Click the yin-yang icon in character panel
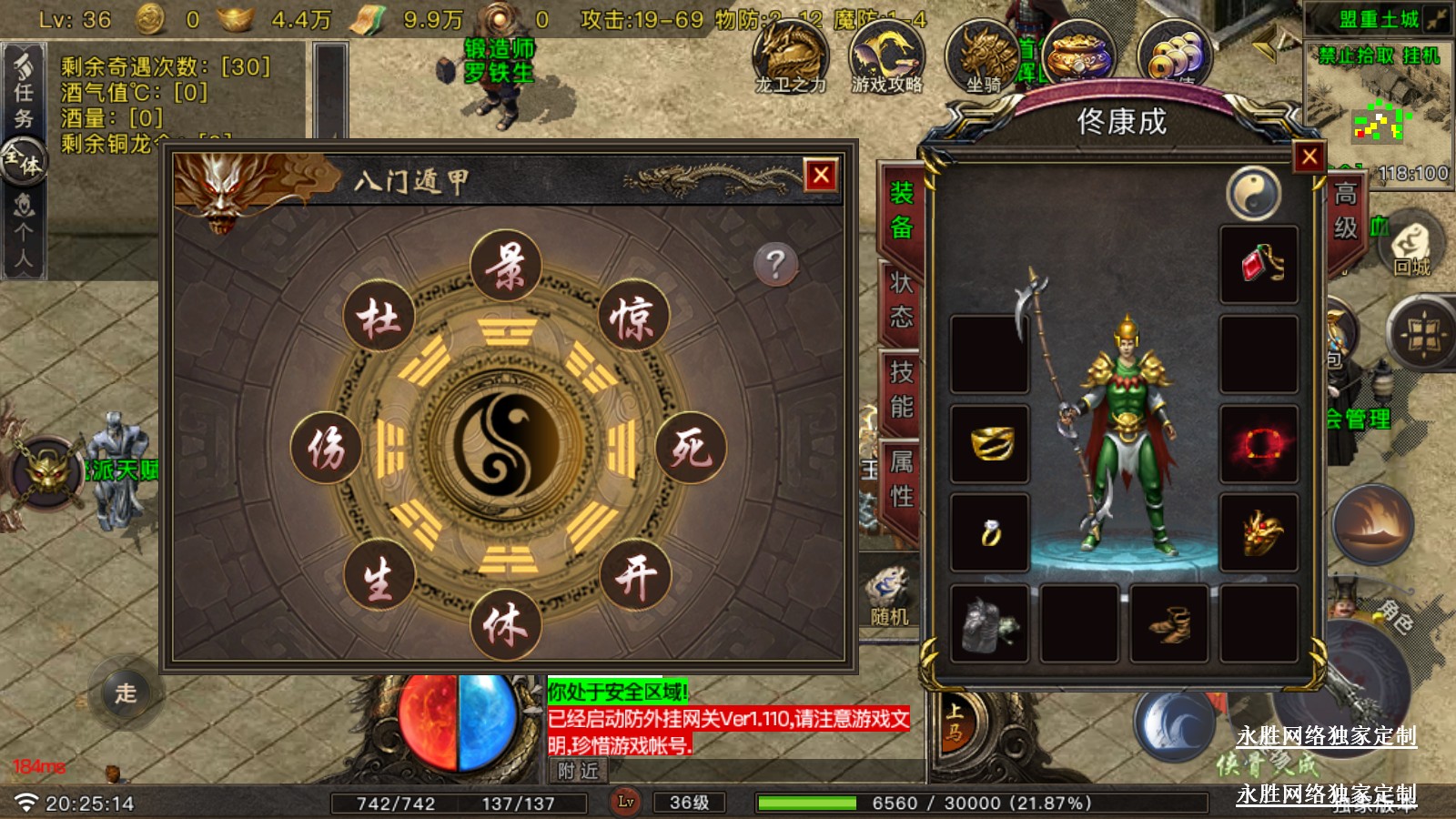1456x819 pixels. click(x=1253, y=193)
